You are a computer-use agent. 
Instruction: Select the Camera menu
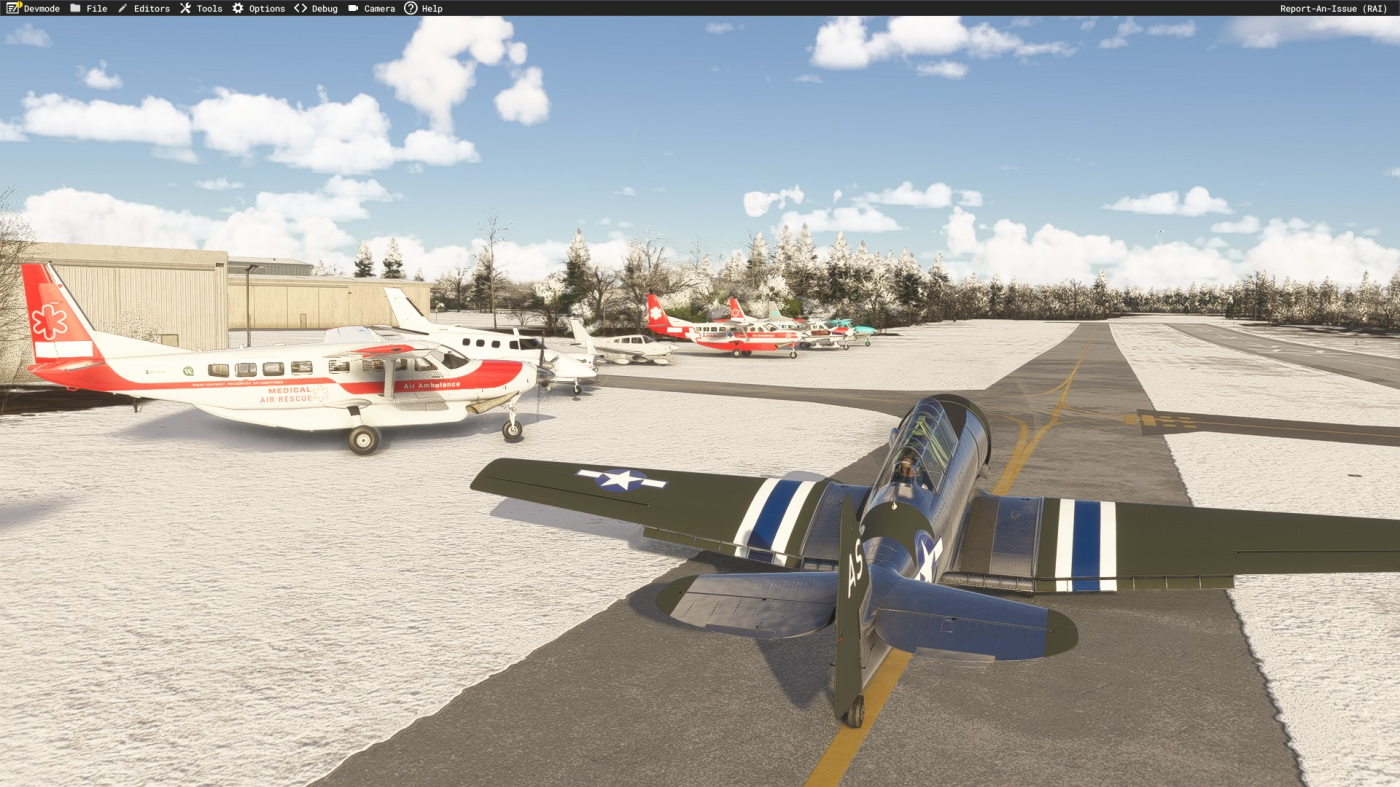tap(372, 8)
